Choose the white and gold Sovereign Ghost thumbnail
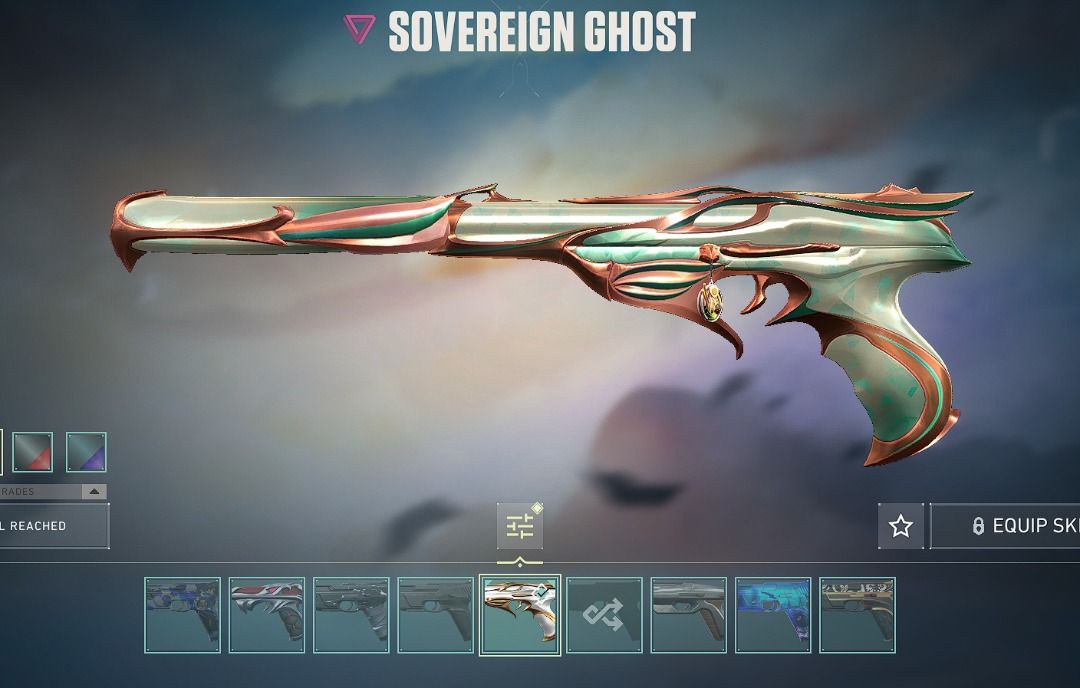 point(520,615)
